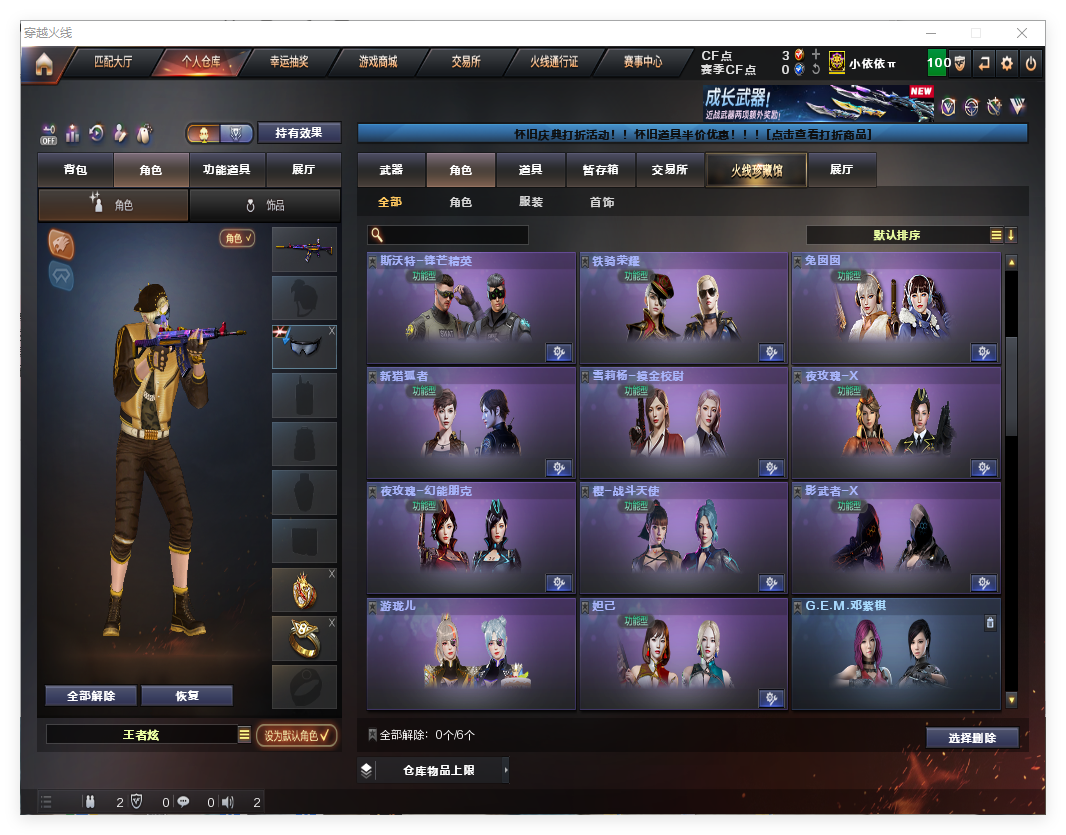Select the G.E.M.邓紫棋 character card

(896, 654)
